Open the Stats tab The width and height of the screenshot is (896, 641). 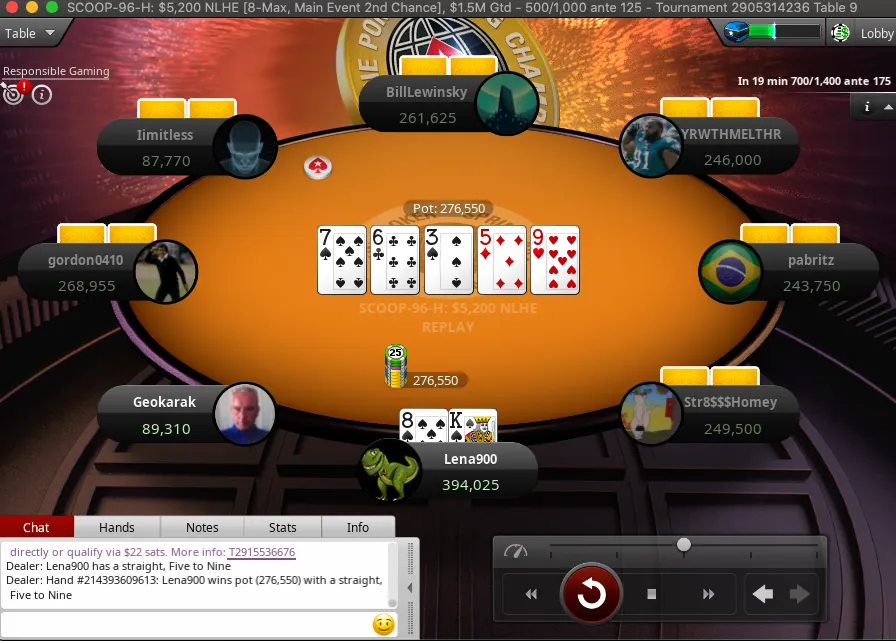pyautogui.click(x=282, y=527)
